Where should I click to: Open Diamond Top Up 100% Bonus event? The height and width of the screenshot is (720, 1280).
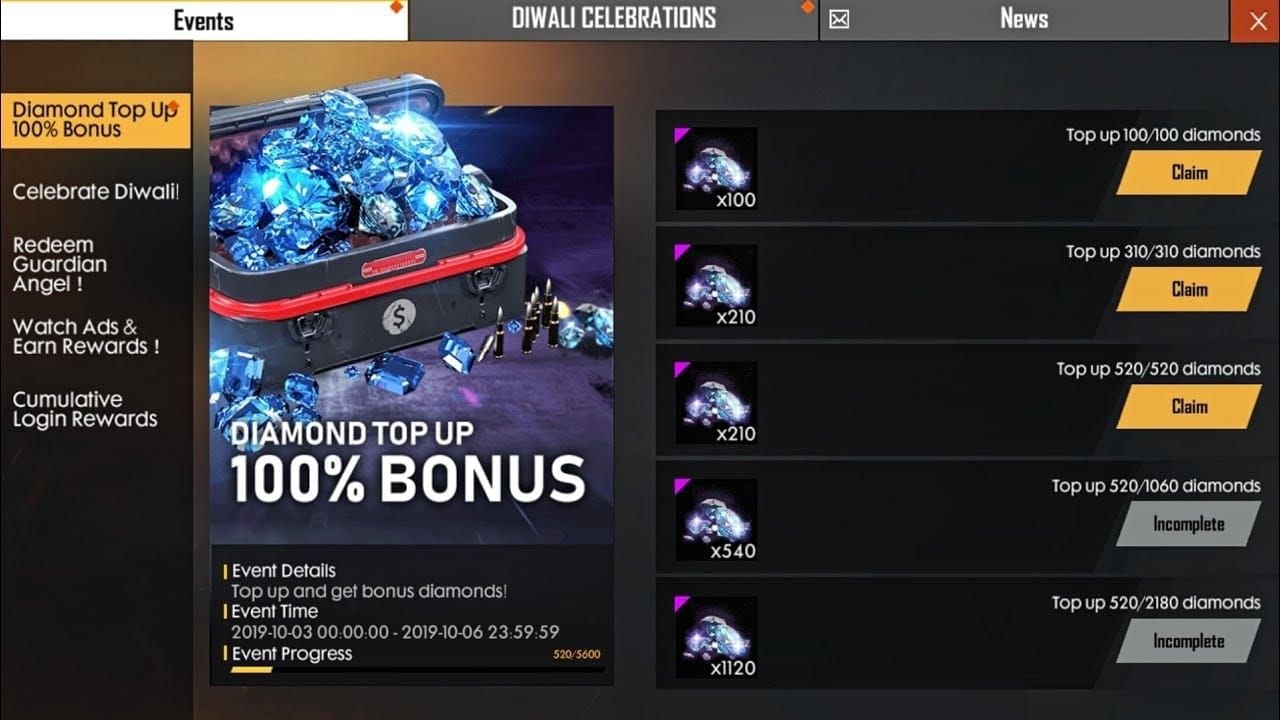95,118
